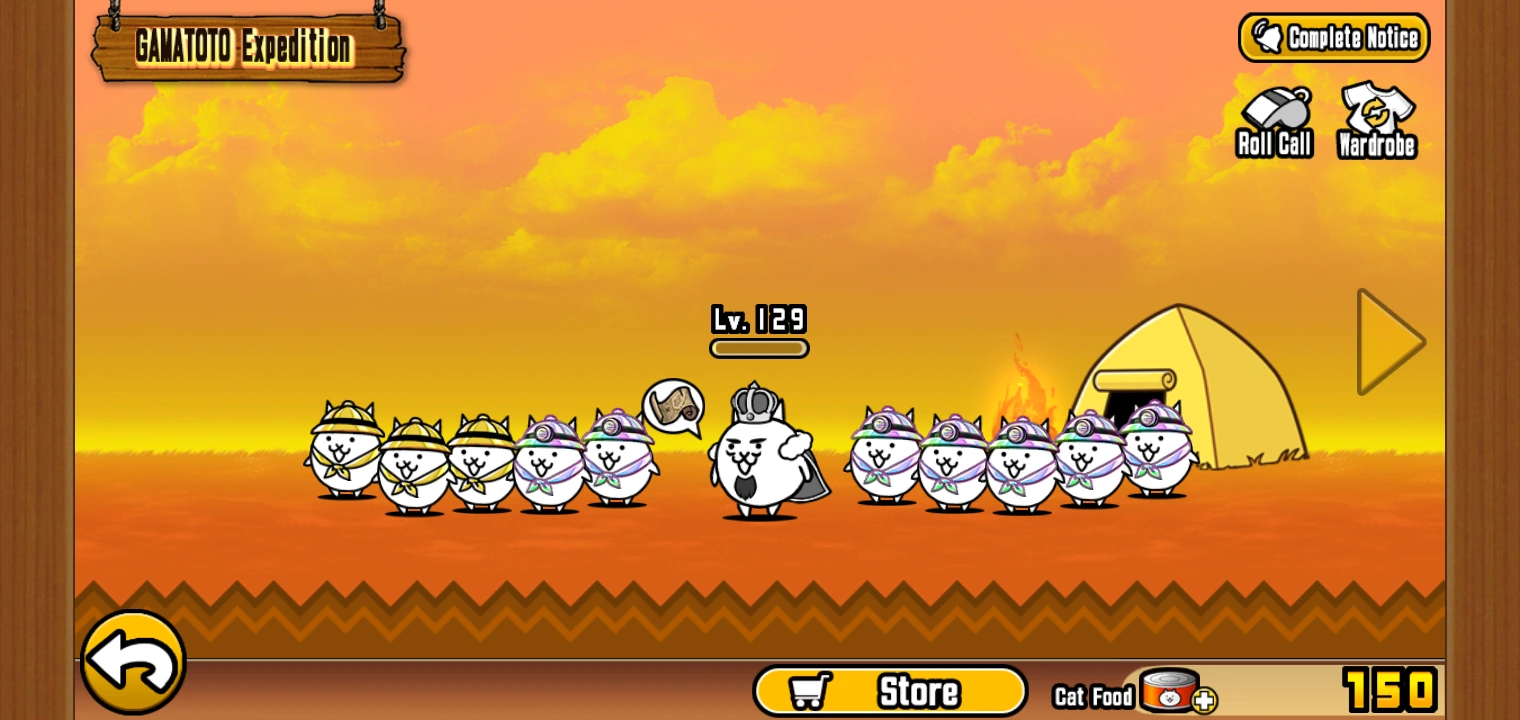Tap the experience bar below Lv. 129
Image resolution: width=1520 pixels, height=720 pixels.
tap(759, 348)
